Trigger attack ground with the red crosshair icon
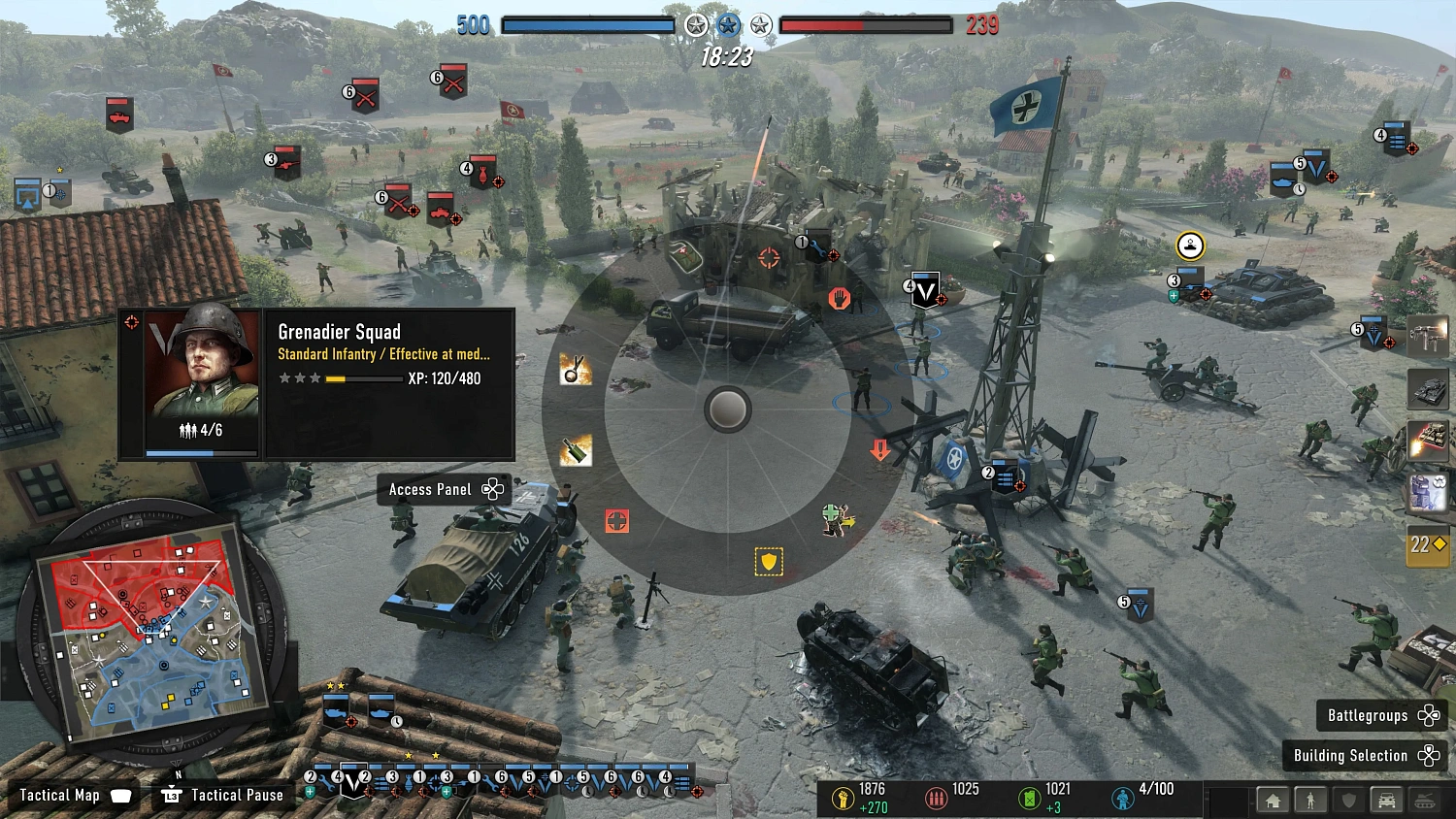The image size is (1456, 819). click(618, 521)
